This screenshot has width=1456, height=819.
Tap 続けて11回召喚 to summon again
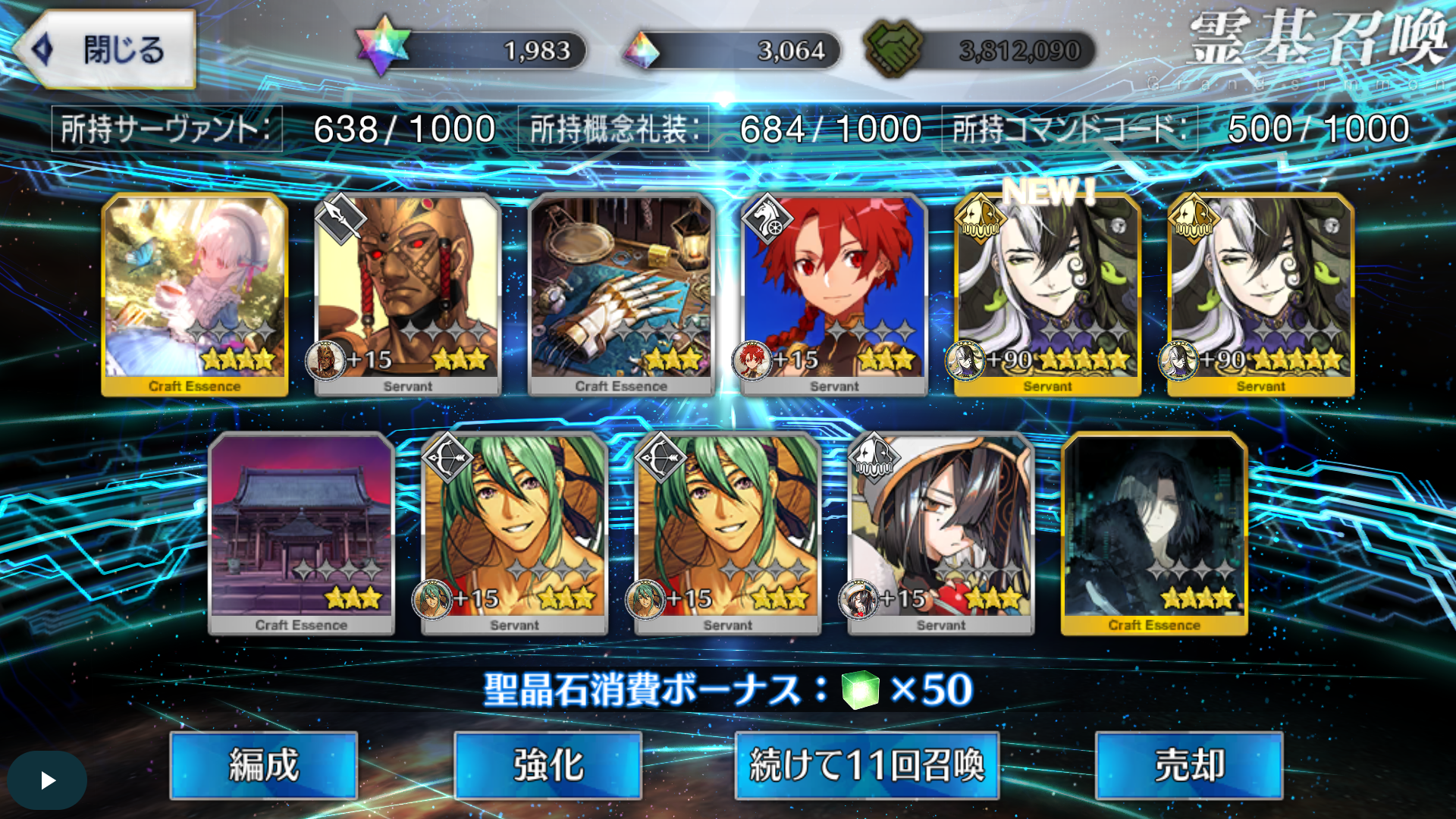[x=866, y=764]
